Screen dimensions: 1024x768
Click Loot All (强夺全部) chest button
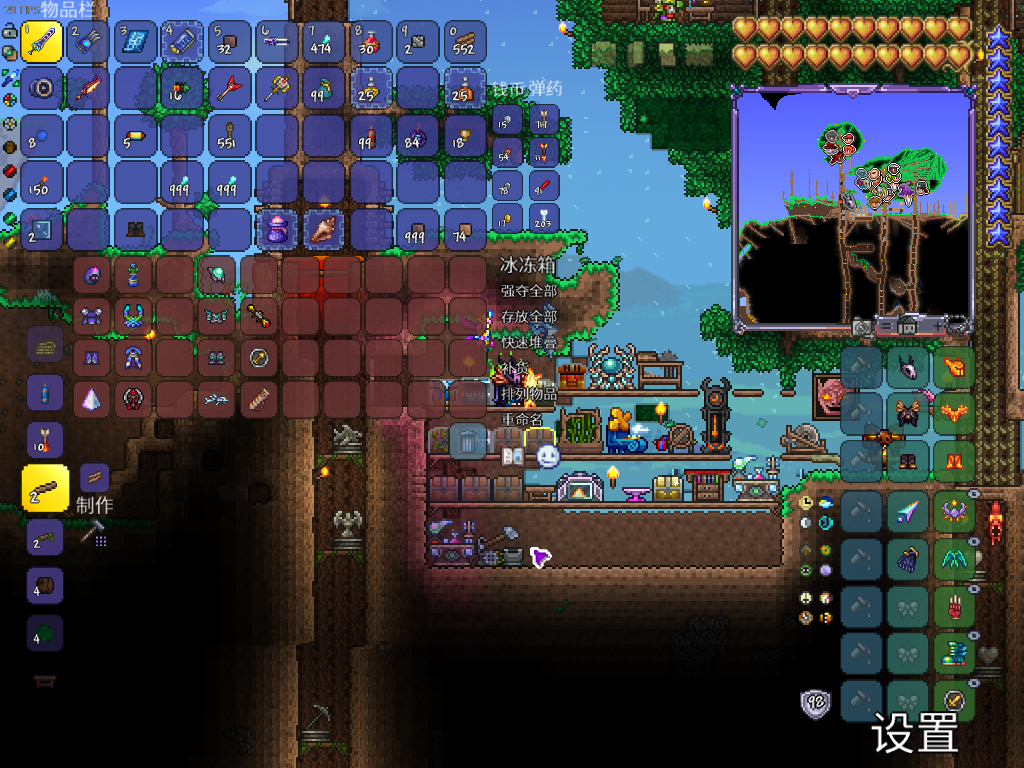pyautogui.click(x=528, y=291)
